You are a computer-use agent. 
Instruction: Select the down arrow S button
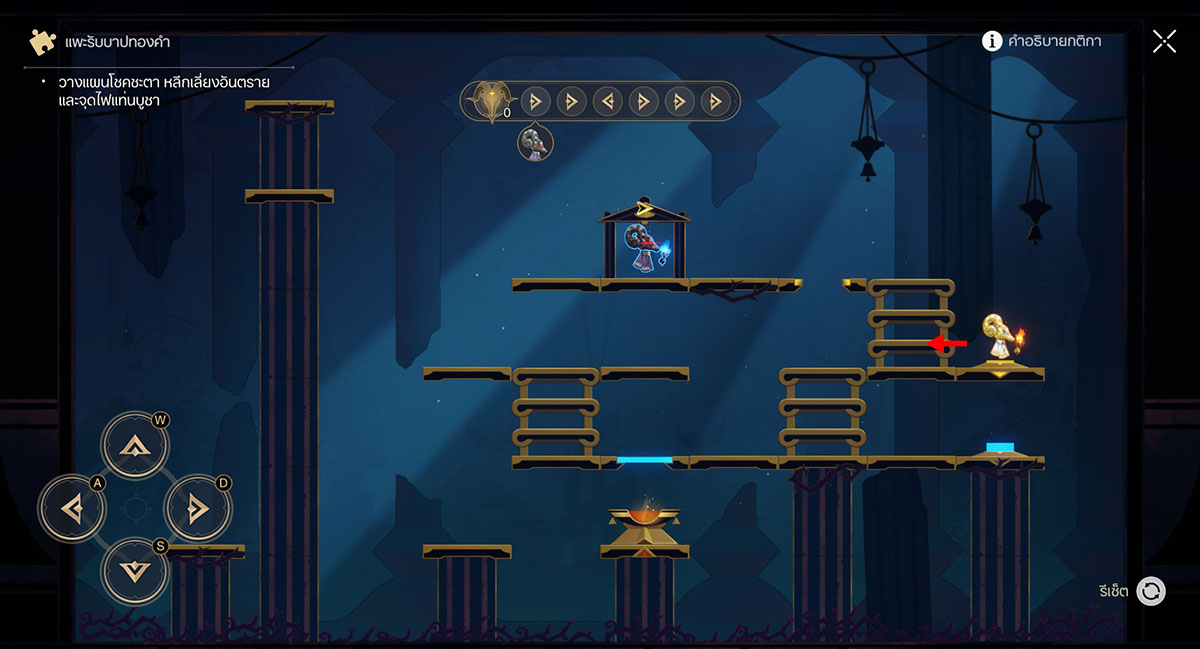(x=134, y=570)
